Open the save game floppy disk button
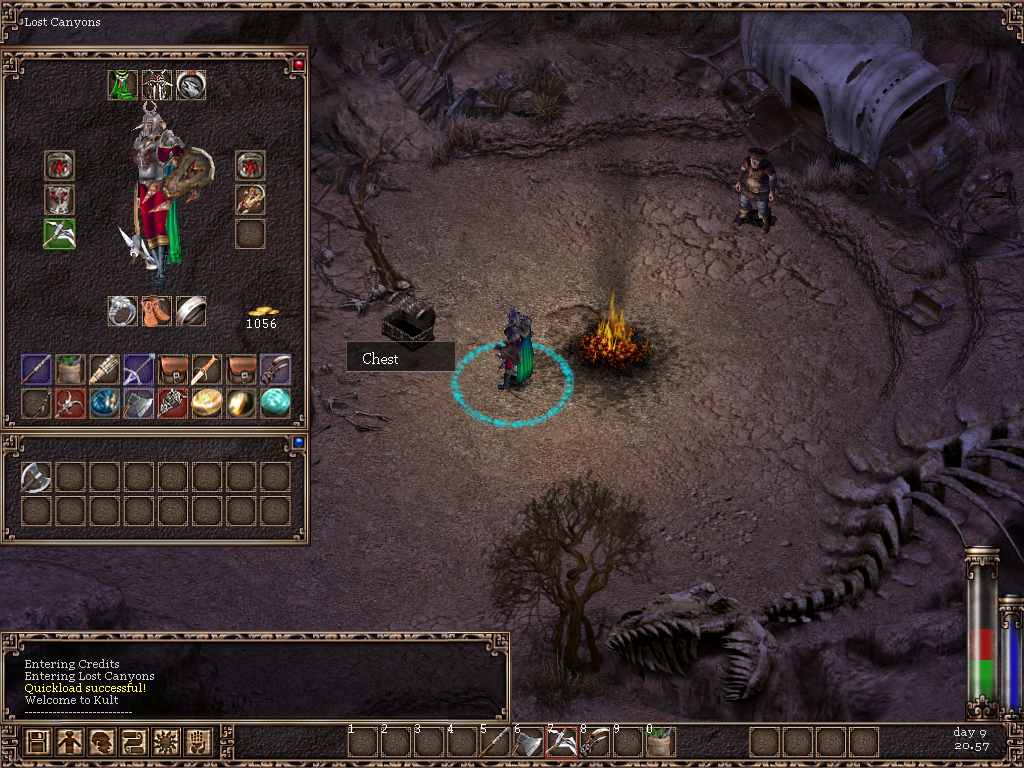Image resolution: width=1024 pixels, height=768 pixels. 38,742
